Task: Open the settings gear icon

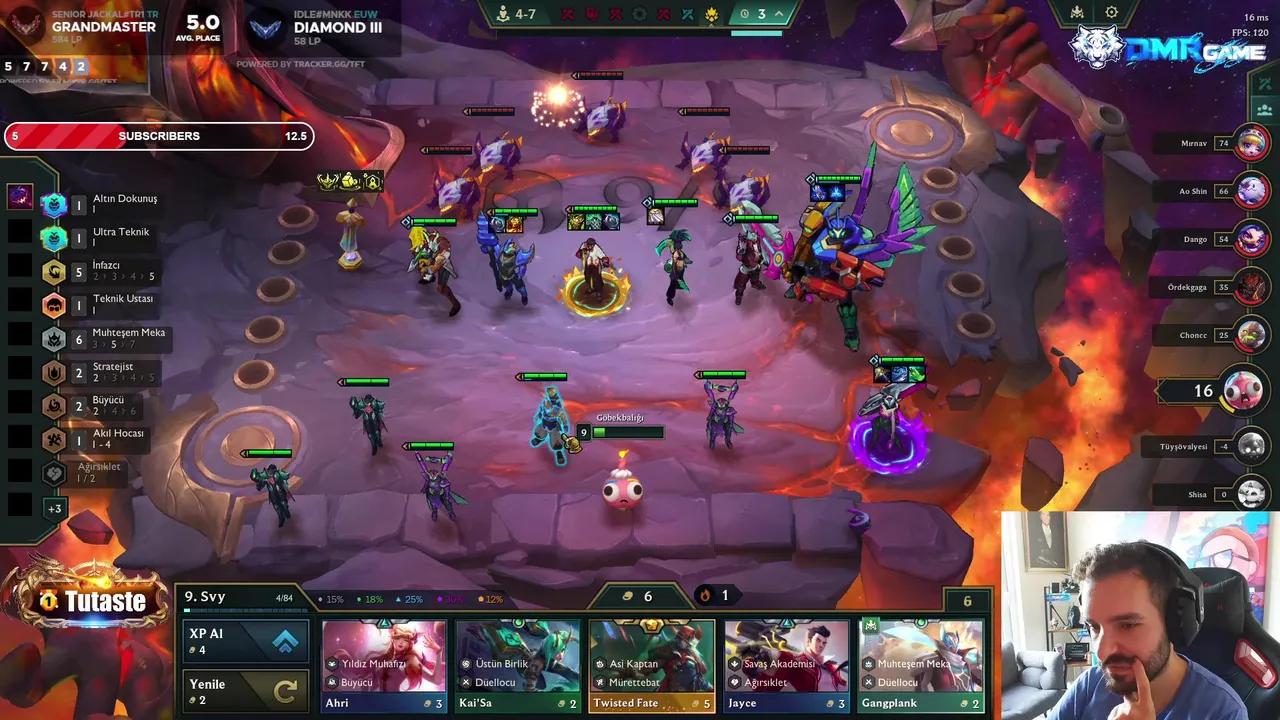Action: [1111, 13]
